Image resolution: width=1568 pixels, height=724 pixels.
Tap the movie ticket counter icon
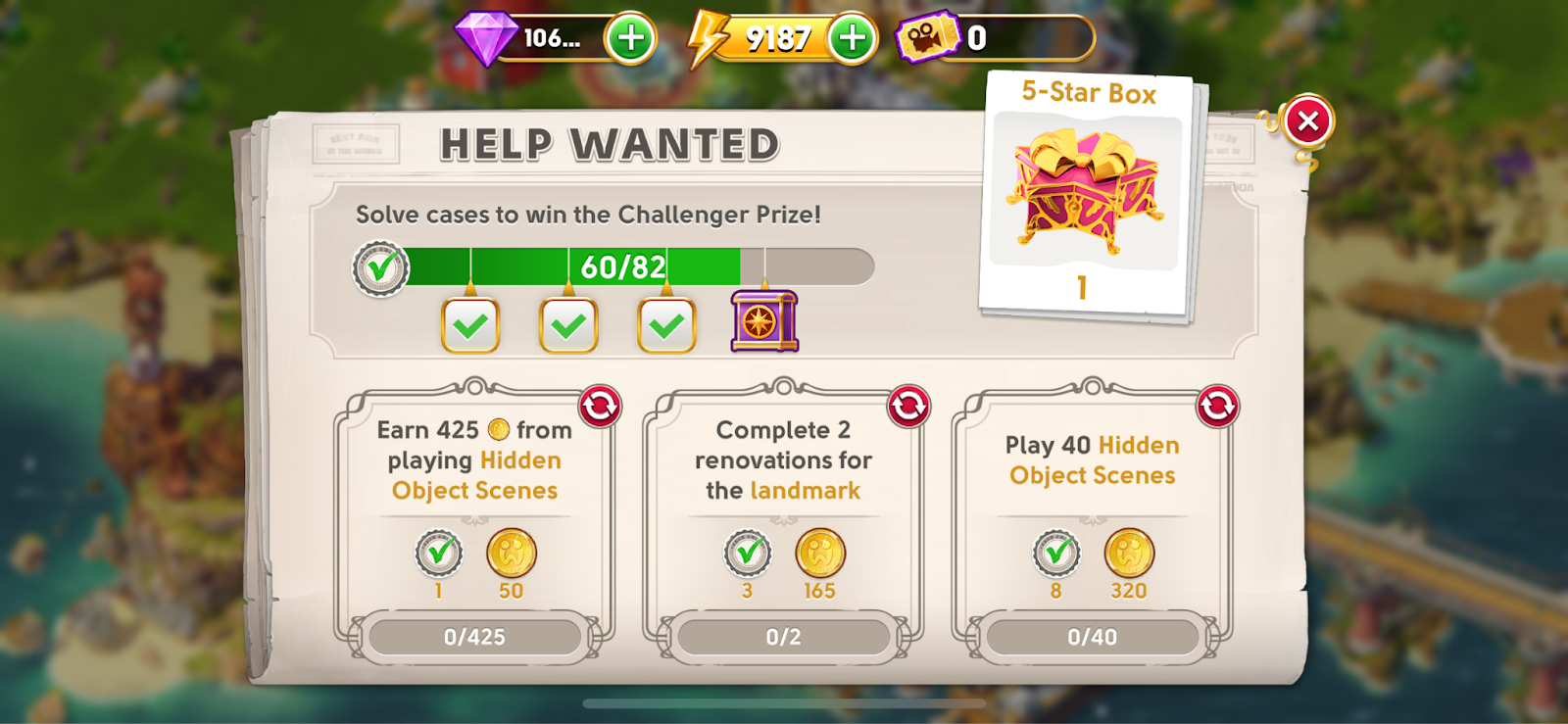tap(926, 38)
